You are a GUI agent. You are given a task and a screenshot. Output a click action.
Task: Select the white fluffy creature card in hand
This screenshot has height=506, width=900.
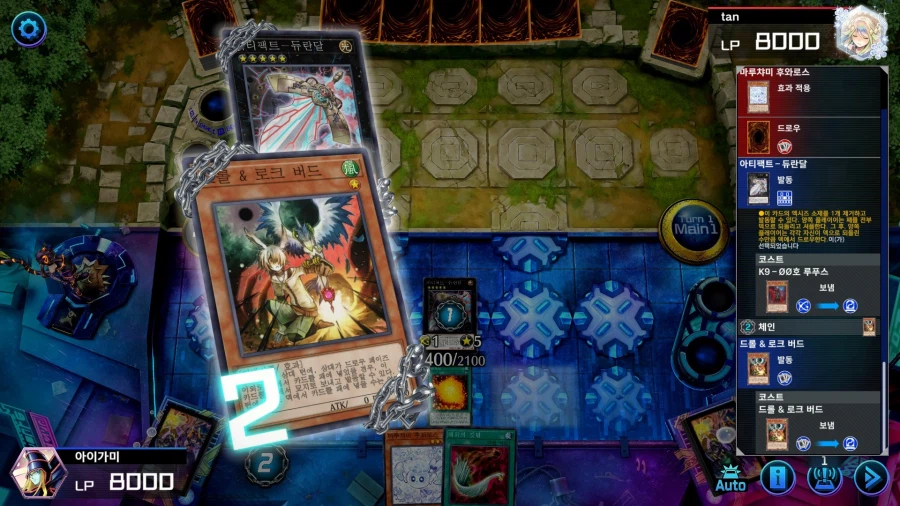[414, 470]
